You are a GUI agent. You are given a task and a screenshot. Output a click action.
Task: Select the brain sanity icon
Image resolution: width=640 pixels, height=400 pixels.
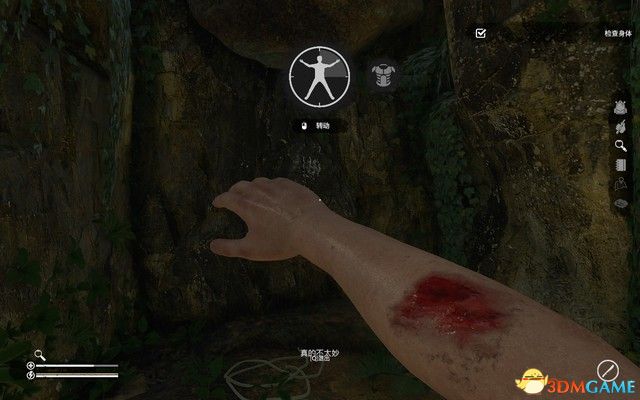(620, 203)
